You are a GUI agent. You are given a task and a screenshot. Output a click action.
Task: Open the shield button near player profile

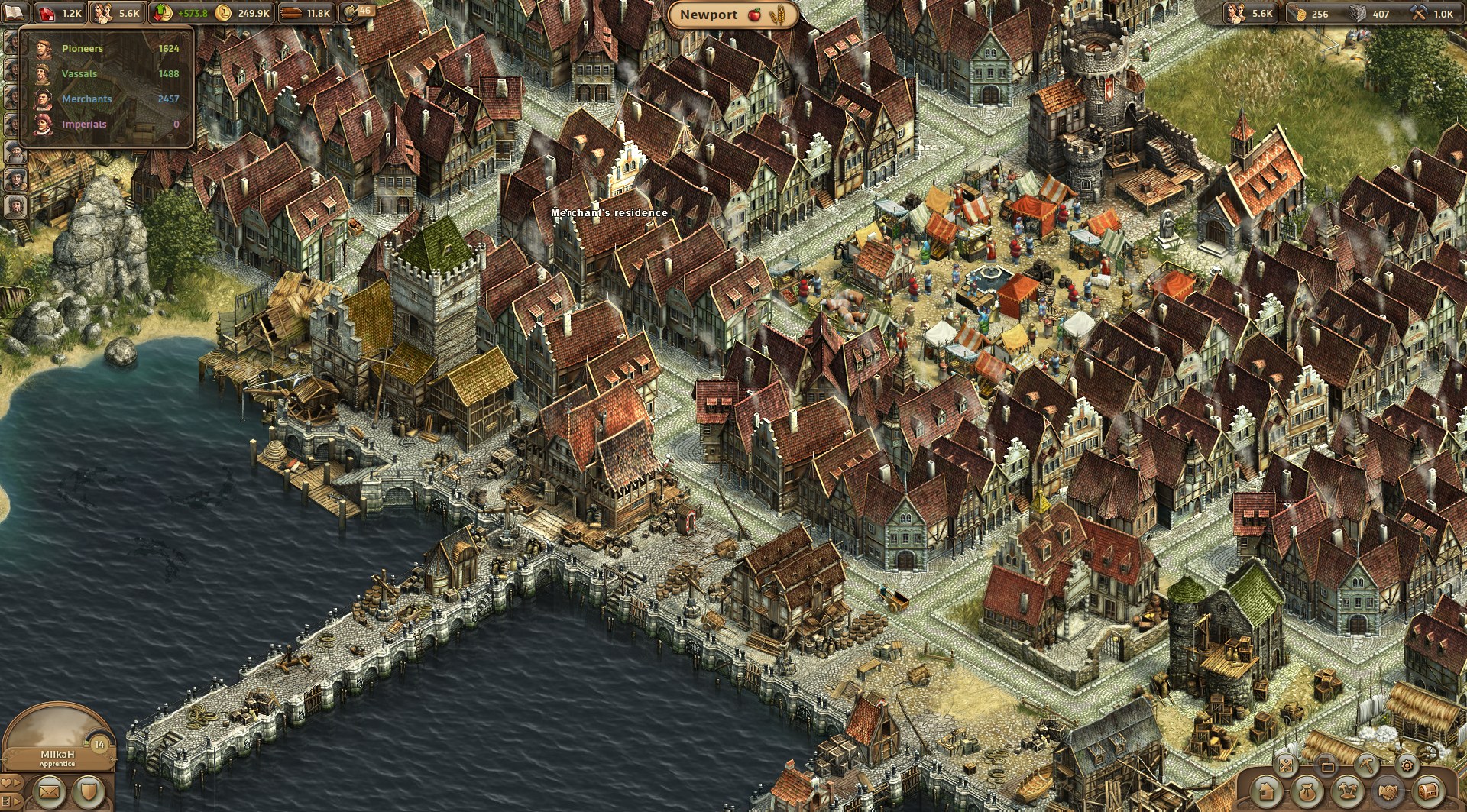click(x=89, y=793)
